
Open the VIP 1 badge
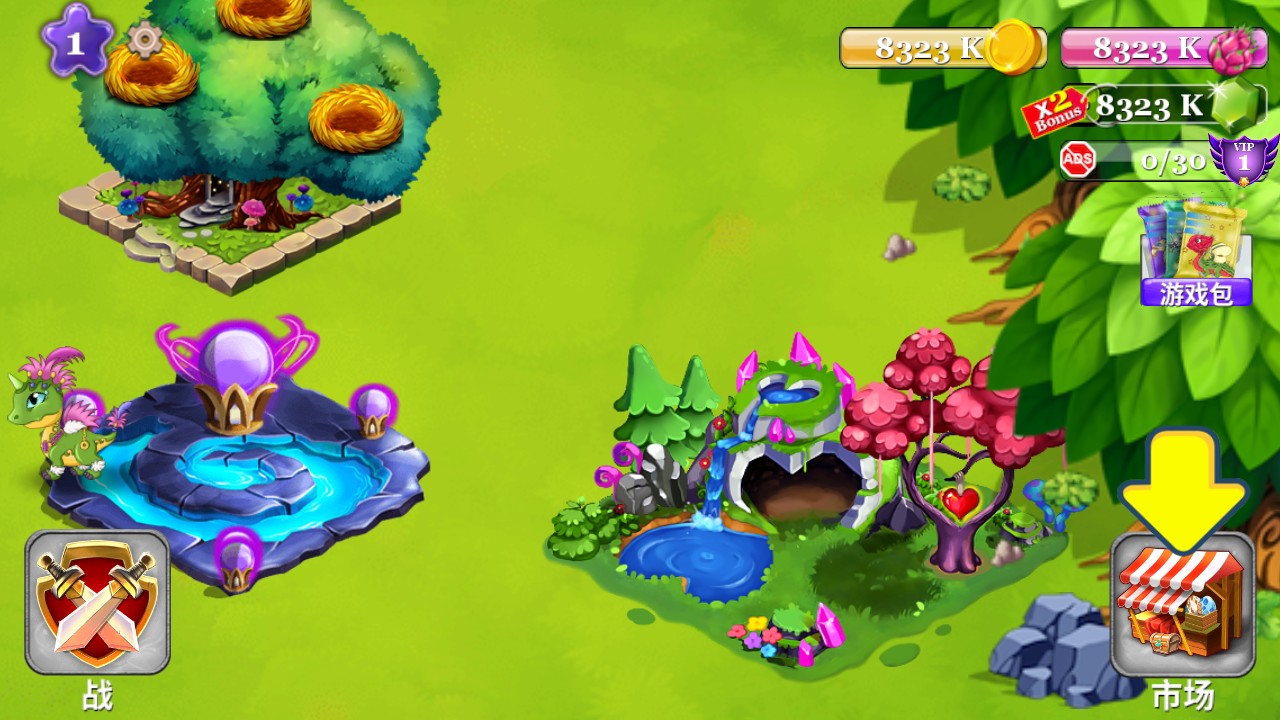1243,160
